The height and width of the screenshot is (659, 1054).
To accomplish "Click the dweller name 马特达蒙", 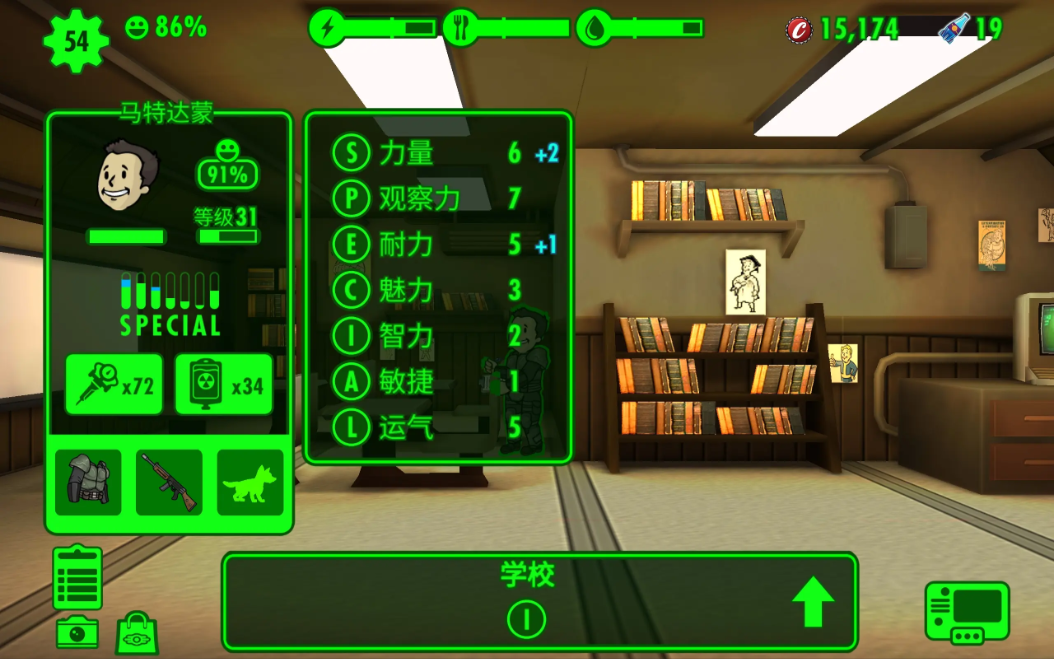I will pos(168,112).
